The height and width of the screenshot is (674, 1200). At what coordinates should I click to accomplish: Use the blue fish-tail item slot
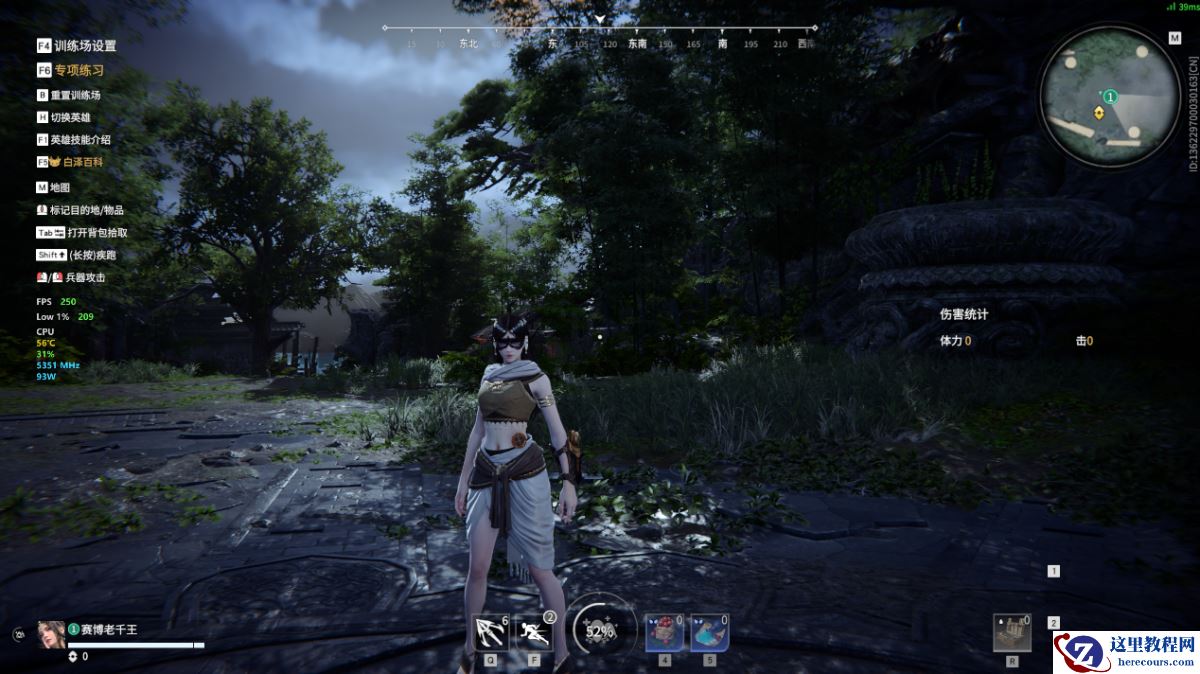[x=709, y=633]
